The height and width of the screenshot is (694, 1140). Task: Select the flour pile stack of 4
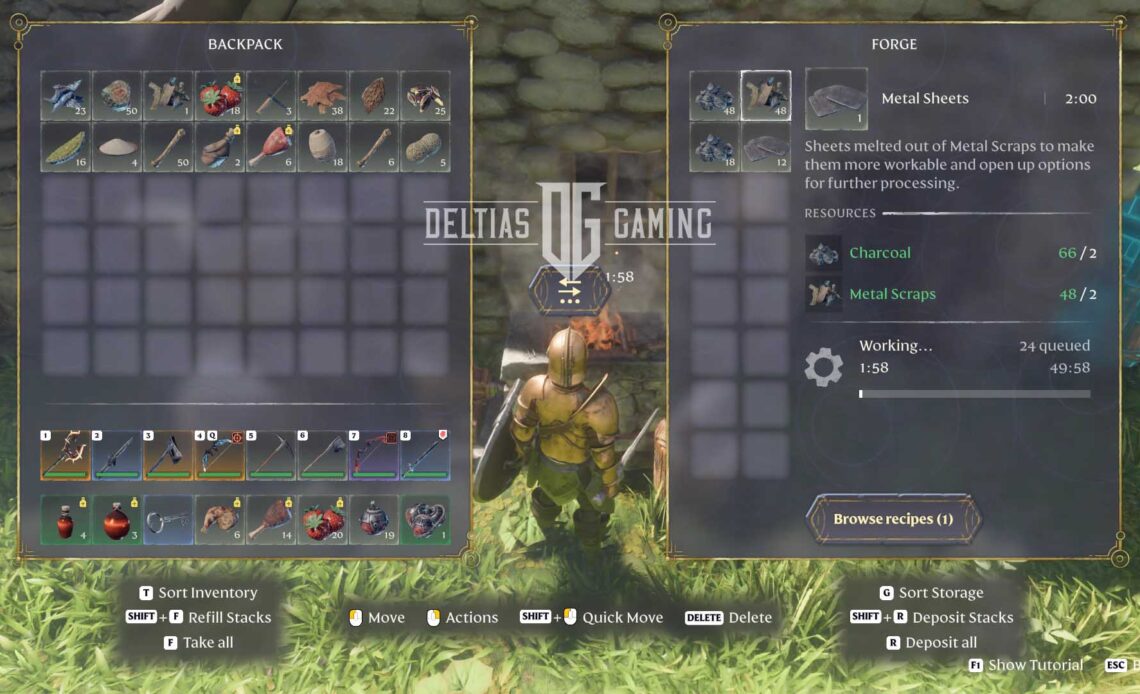click(x=118, y=147)
